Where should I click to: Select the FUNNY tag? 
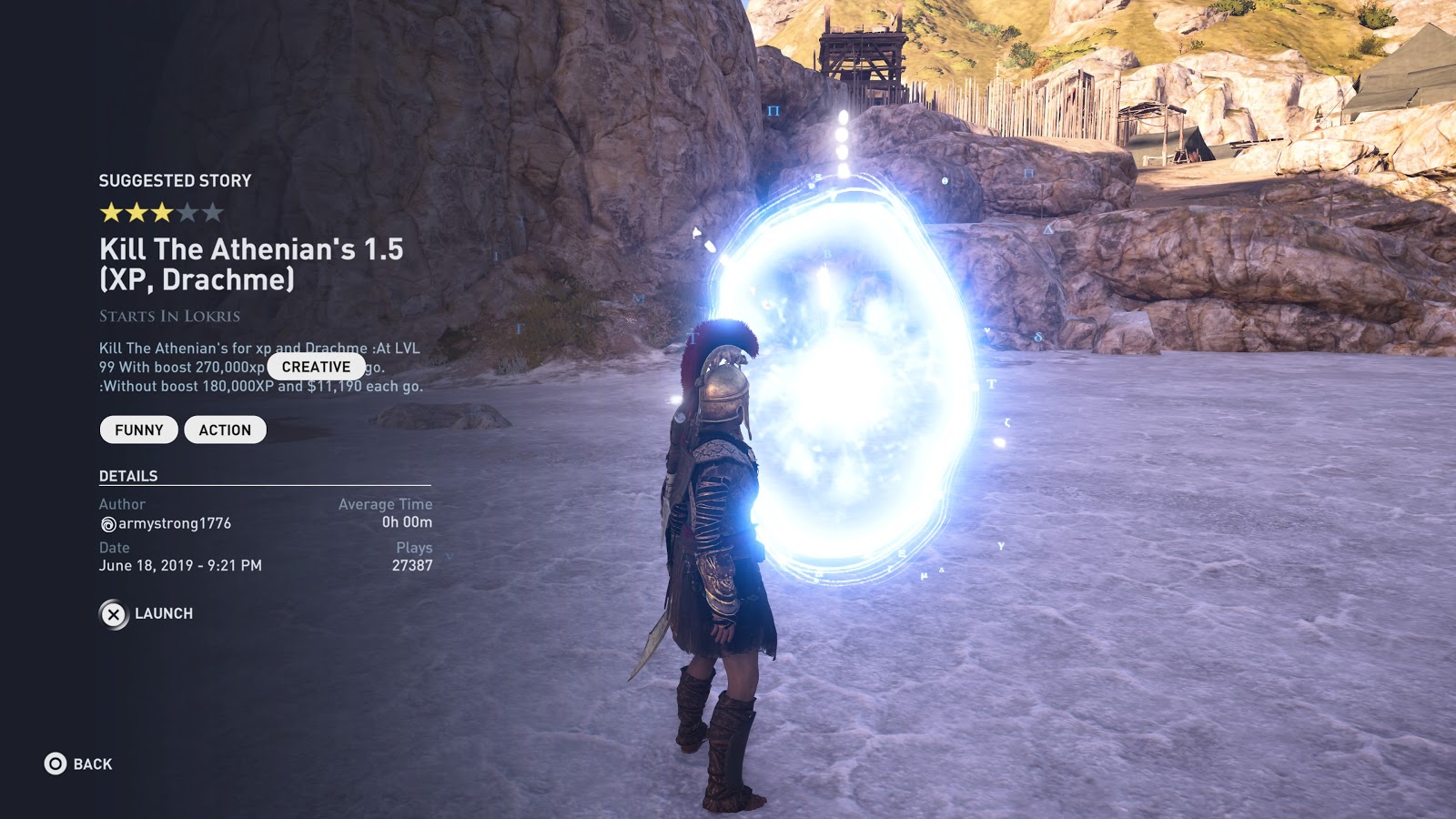[x=138, y=430]
